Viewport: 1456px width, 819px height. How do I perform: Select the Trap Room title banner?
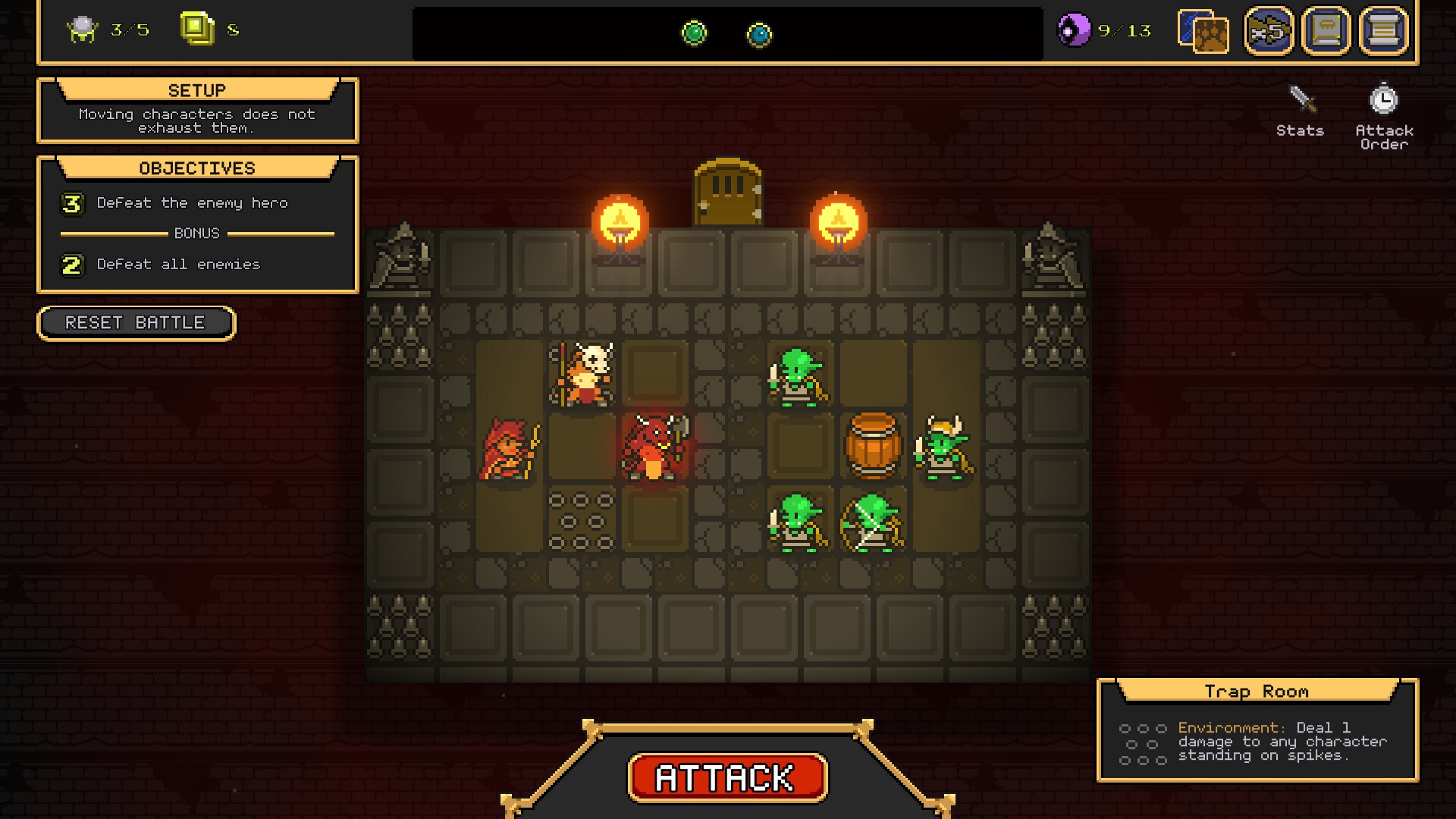click(1257, 690)
